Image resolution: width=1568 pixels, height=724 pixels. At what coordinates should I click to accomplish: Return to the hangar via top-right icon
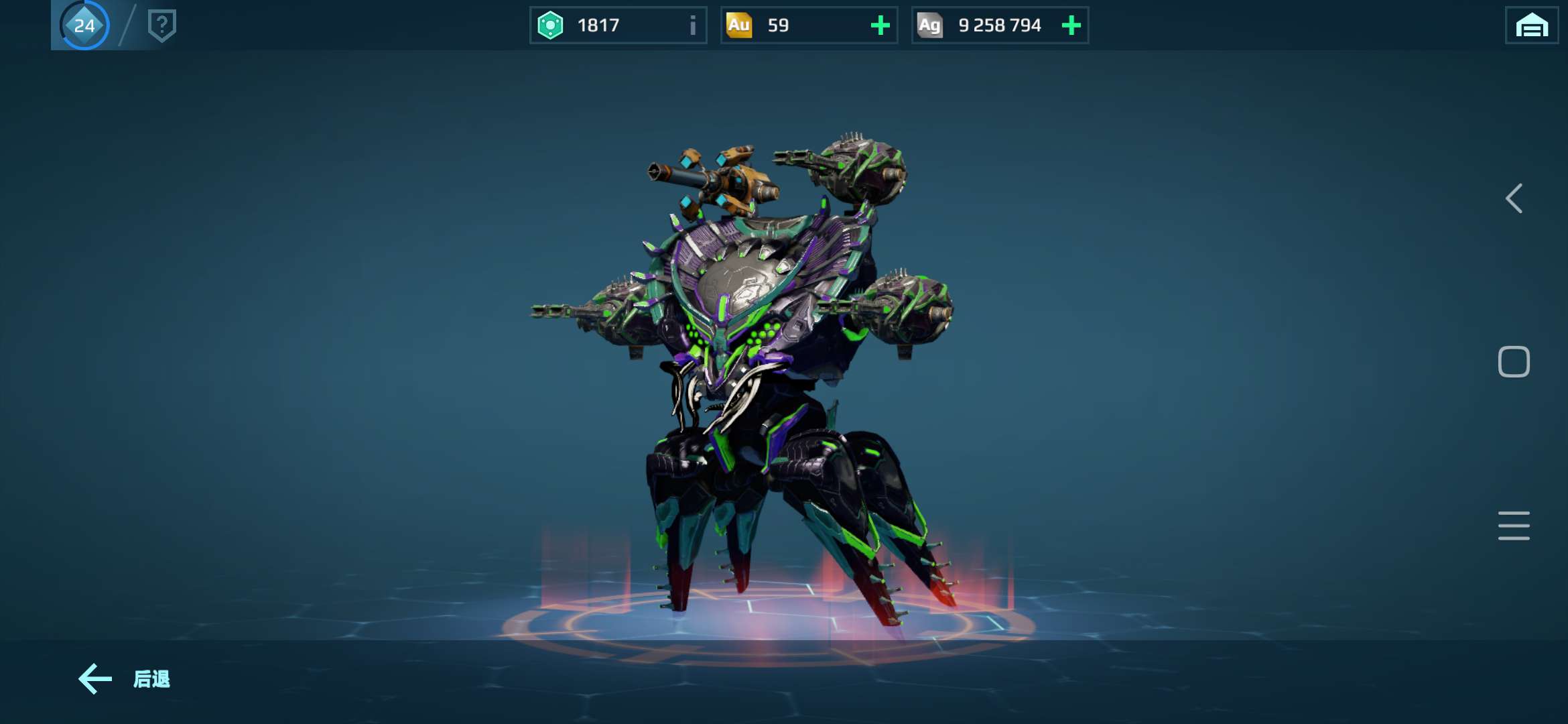click(x=1531, y=25)
